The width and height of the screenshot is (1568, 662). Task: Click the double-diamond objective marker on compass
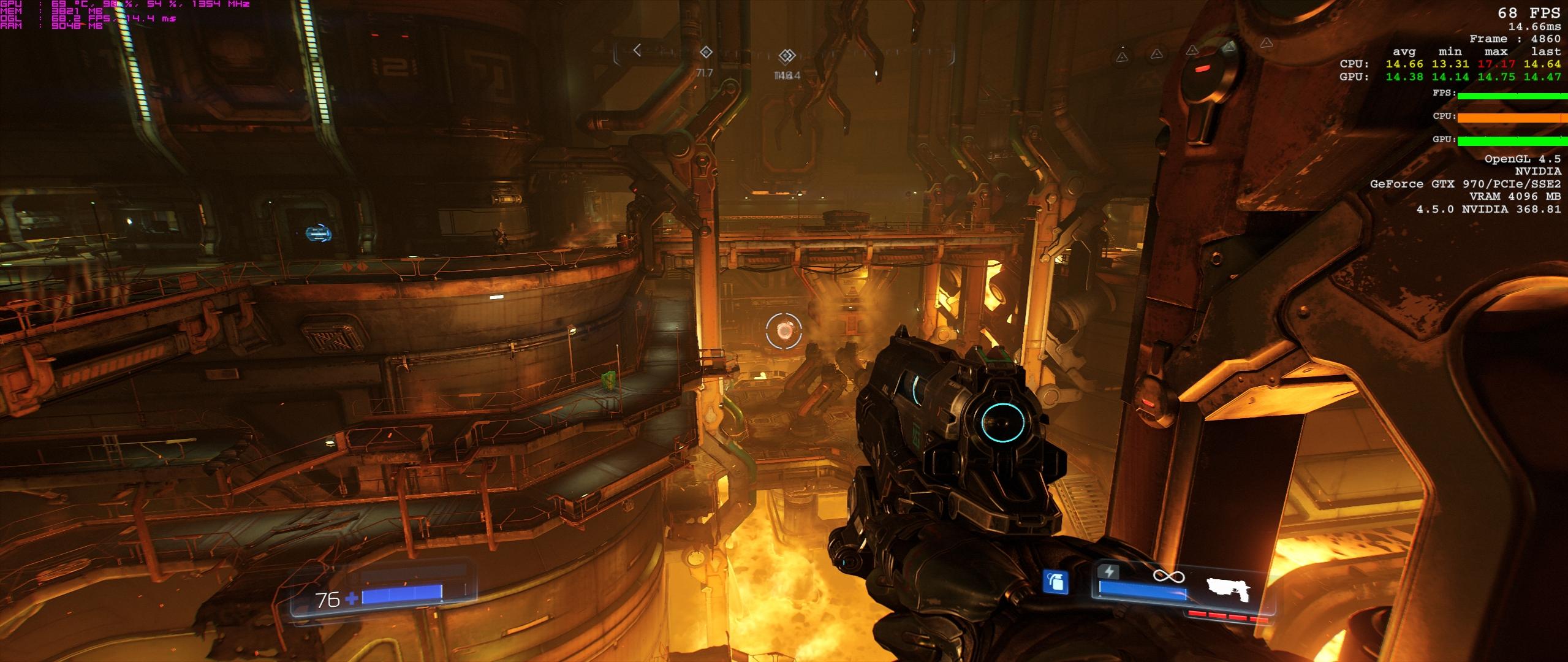point(786,56)
